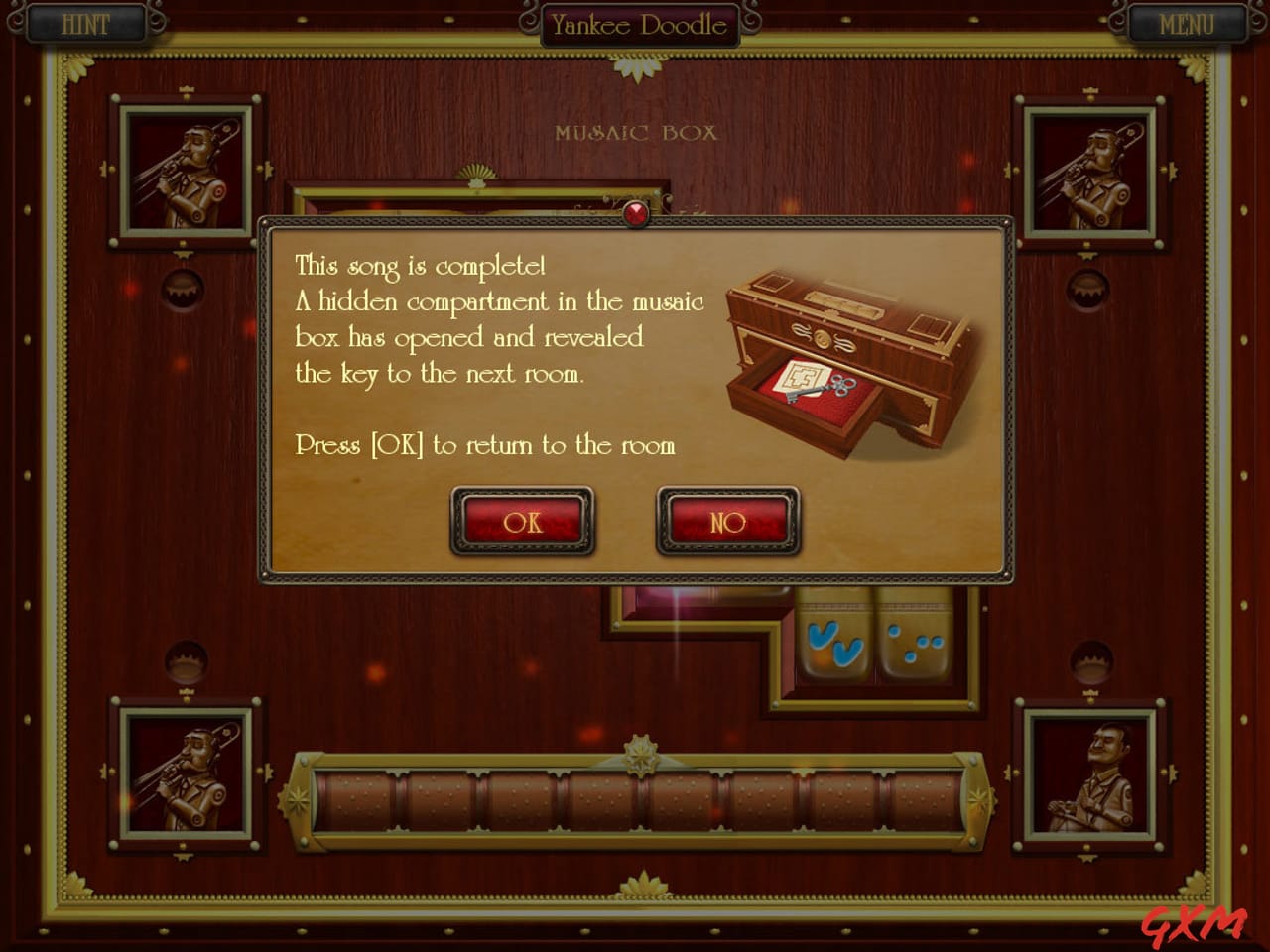Viewport: 1270px width, 952px height.
Task: Click the crown ornament below the top-left portrait
Action: [181, 288]
